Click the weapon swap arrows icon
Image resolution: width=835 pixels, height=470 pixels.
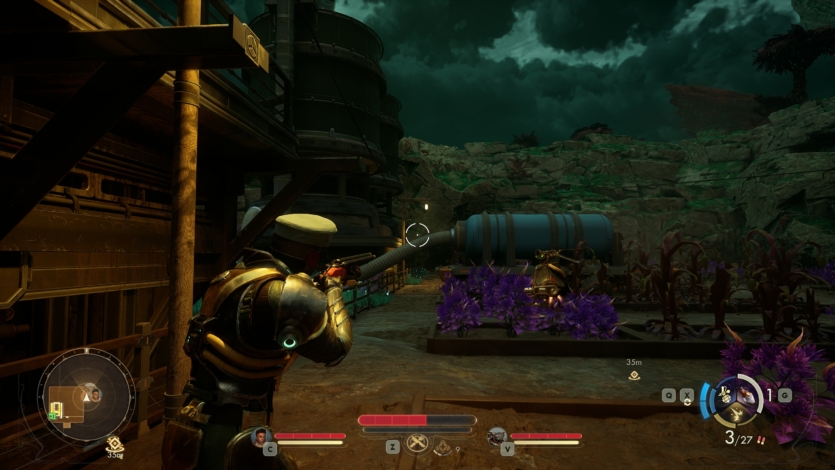[x=687, y=396]
